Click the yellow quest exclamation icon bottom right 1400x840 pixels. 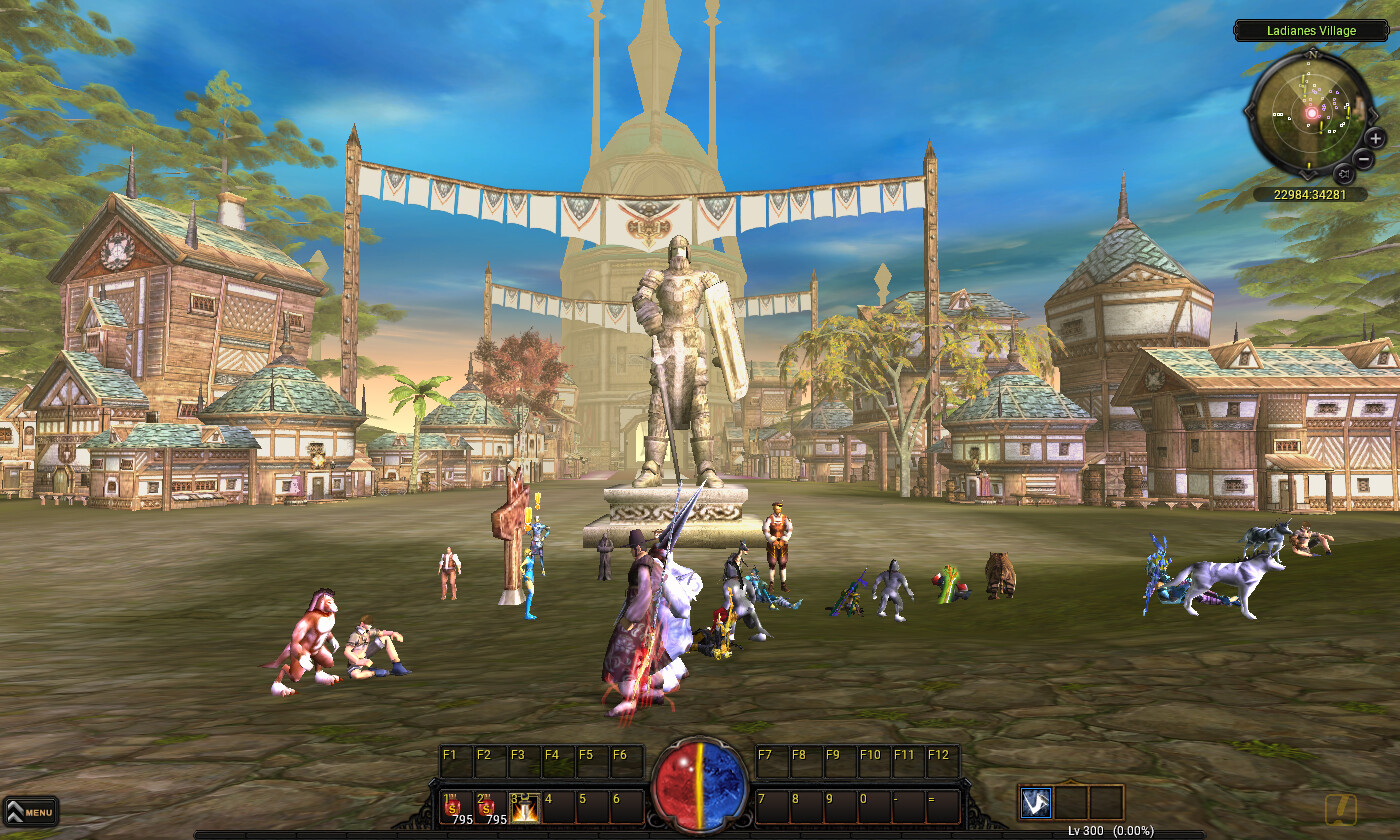pyautogui.click(x=1341, y=810)
